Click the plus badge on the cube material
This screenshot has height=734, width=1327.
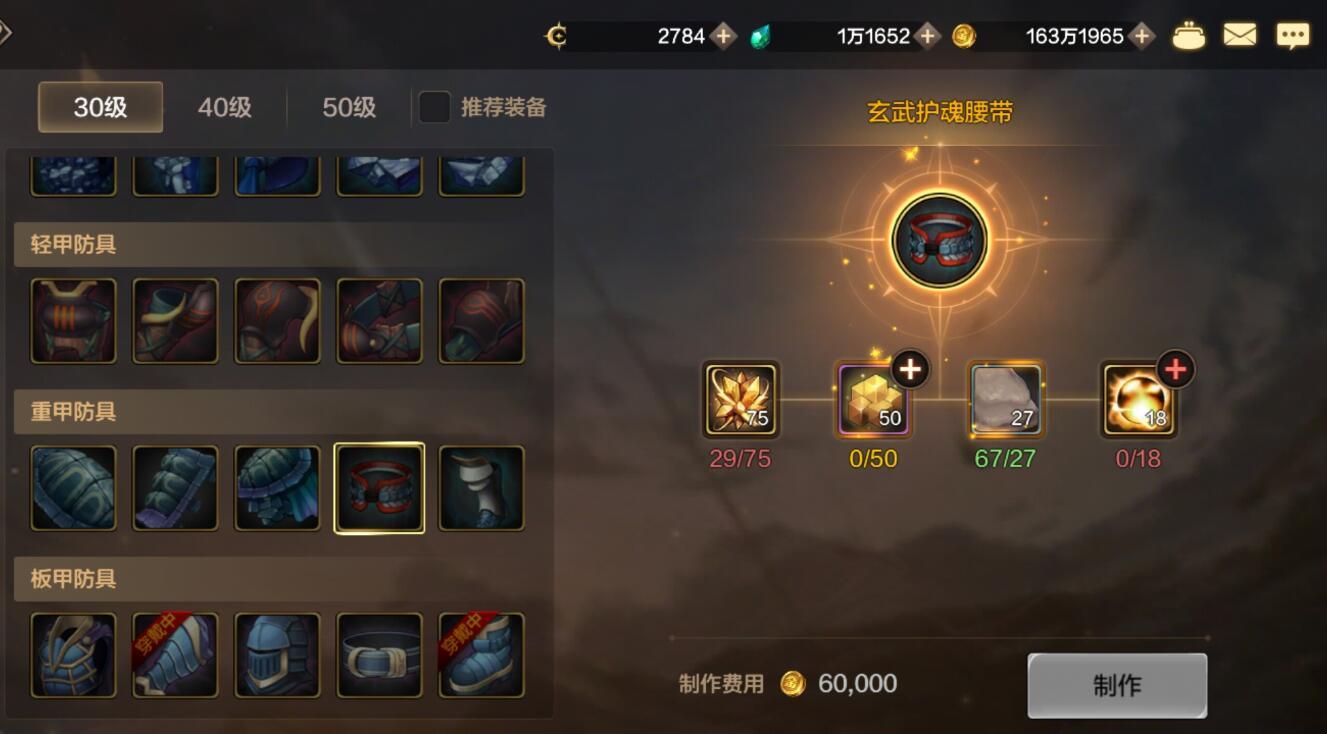[913, 369]
